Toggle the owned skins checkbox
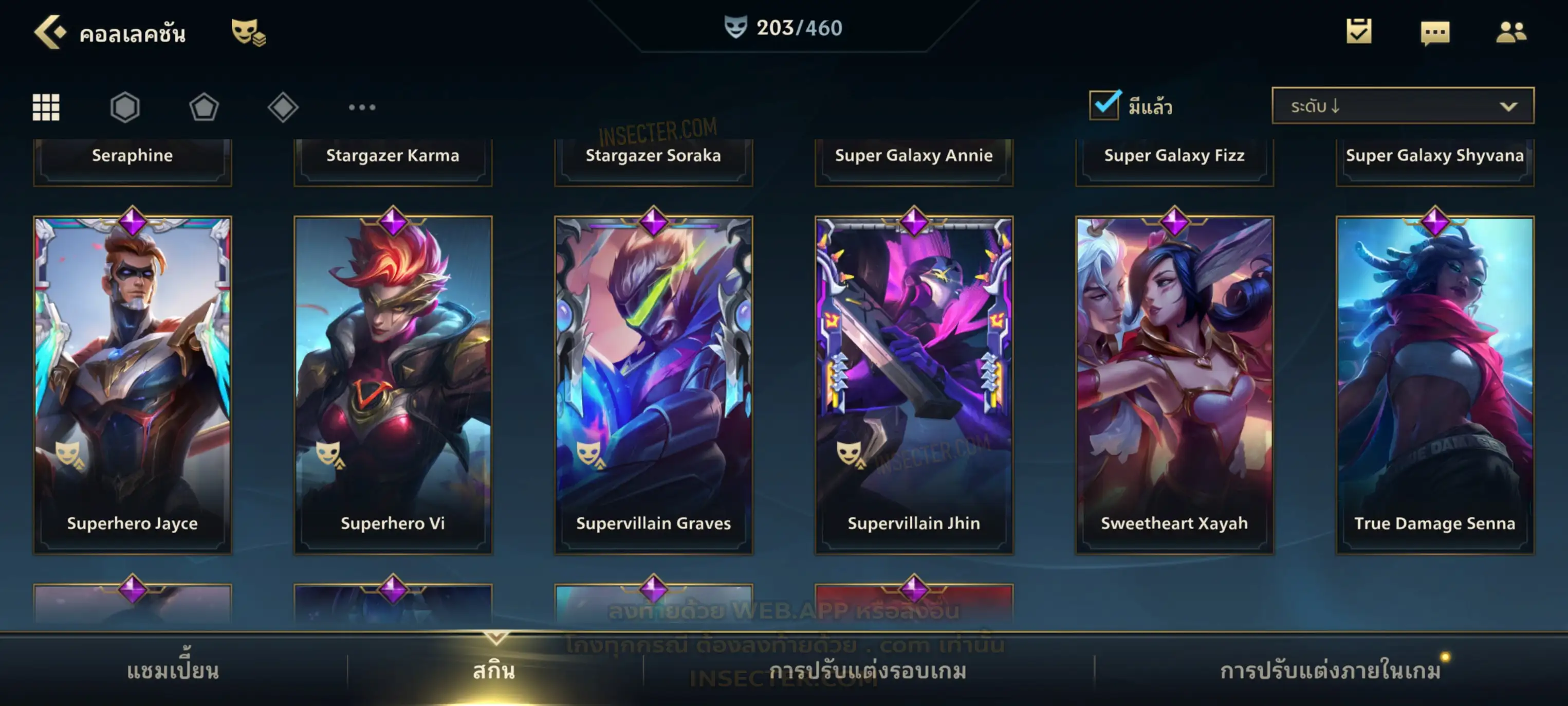 1104,105
